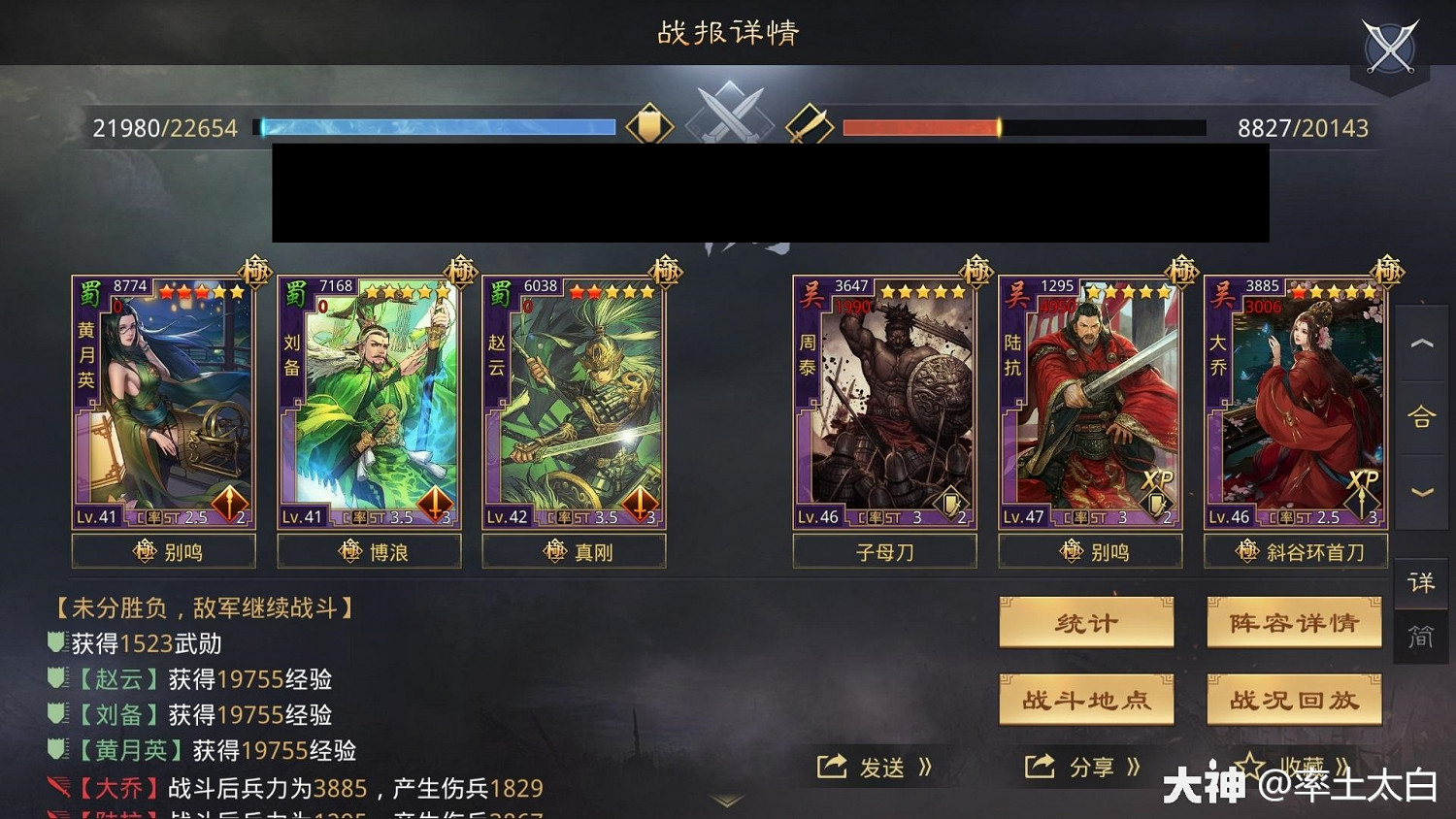Expand upward with the sidebar up chevron
1456x819 pixels.
tap(1421, 344)
